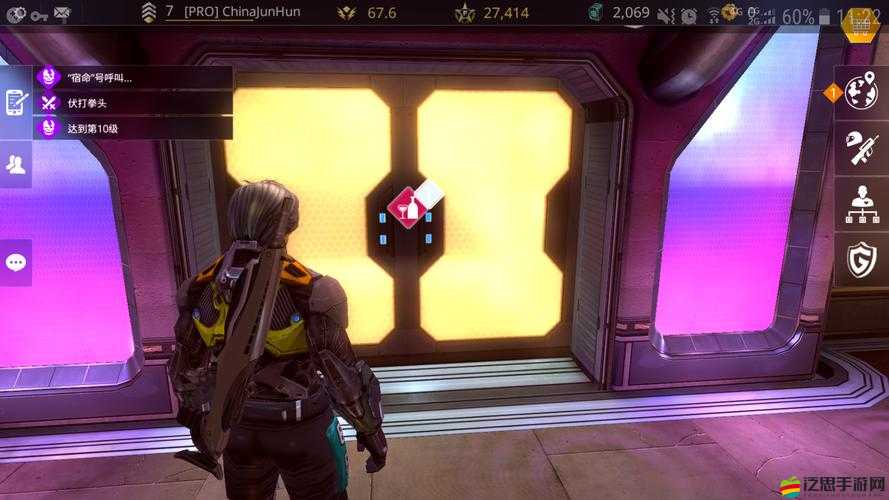This screenshot has width=889, height=500.
Task: Open the mail envelope icon
Action: (x=62, y=13)
